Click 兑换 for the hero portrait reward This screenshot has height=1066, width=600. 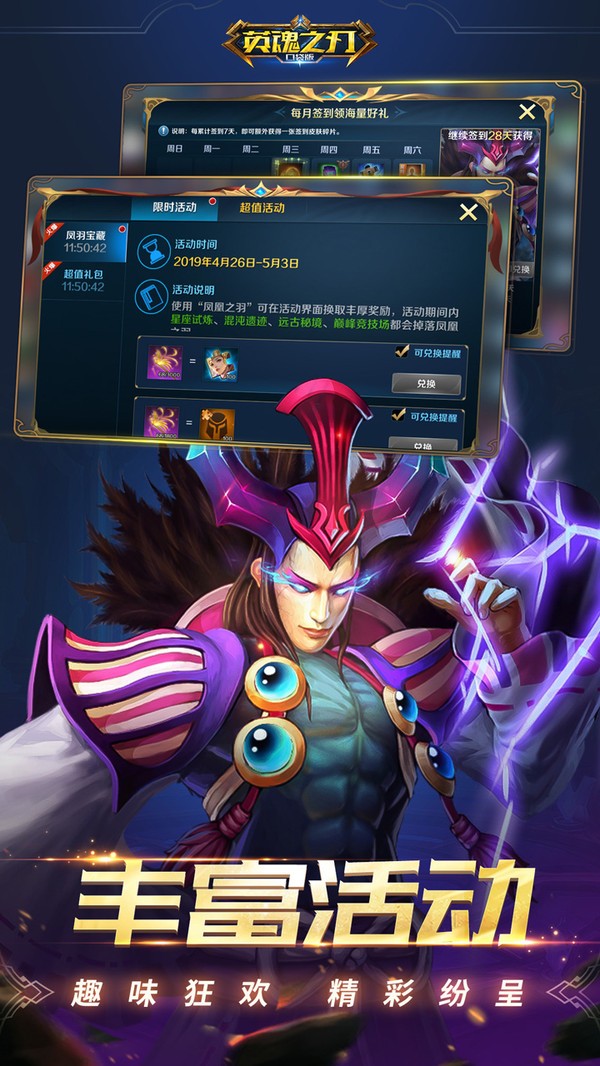click(x=424, y=383)
